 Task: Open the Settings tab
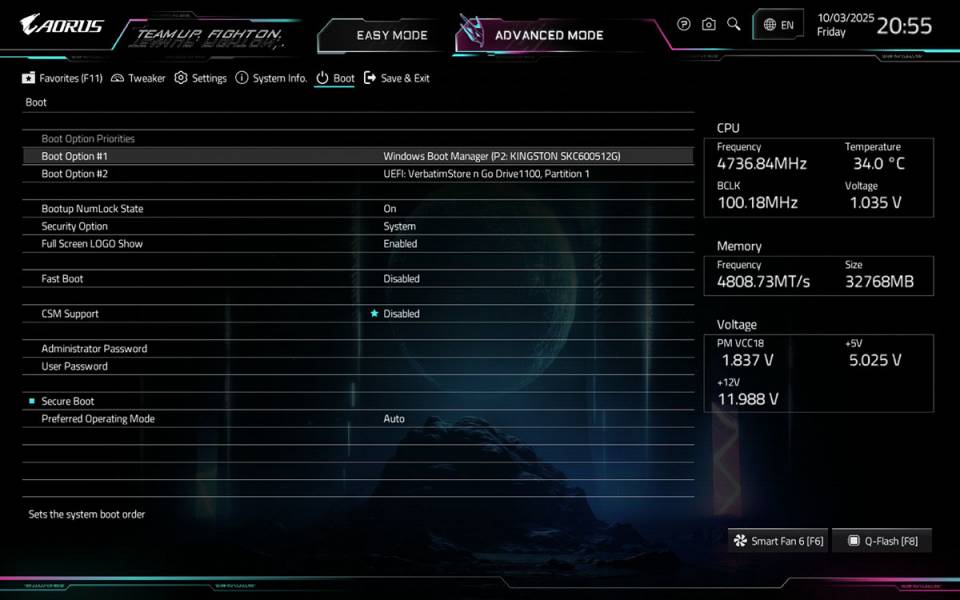(201, 78)
